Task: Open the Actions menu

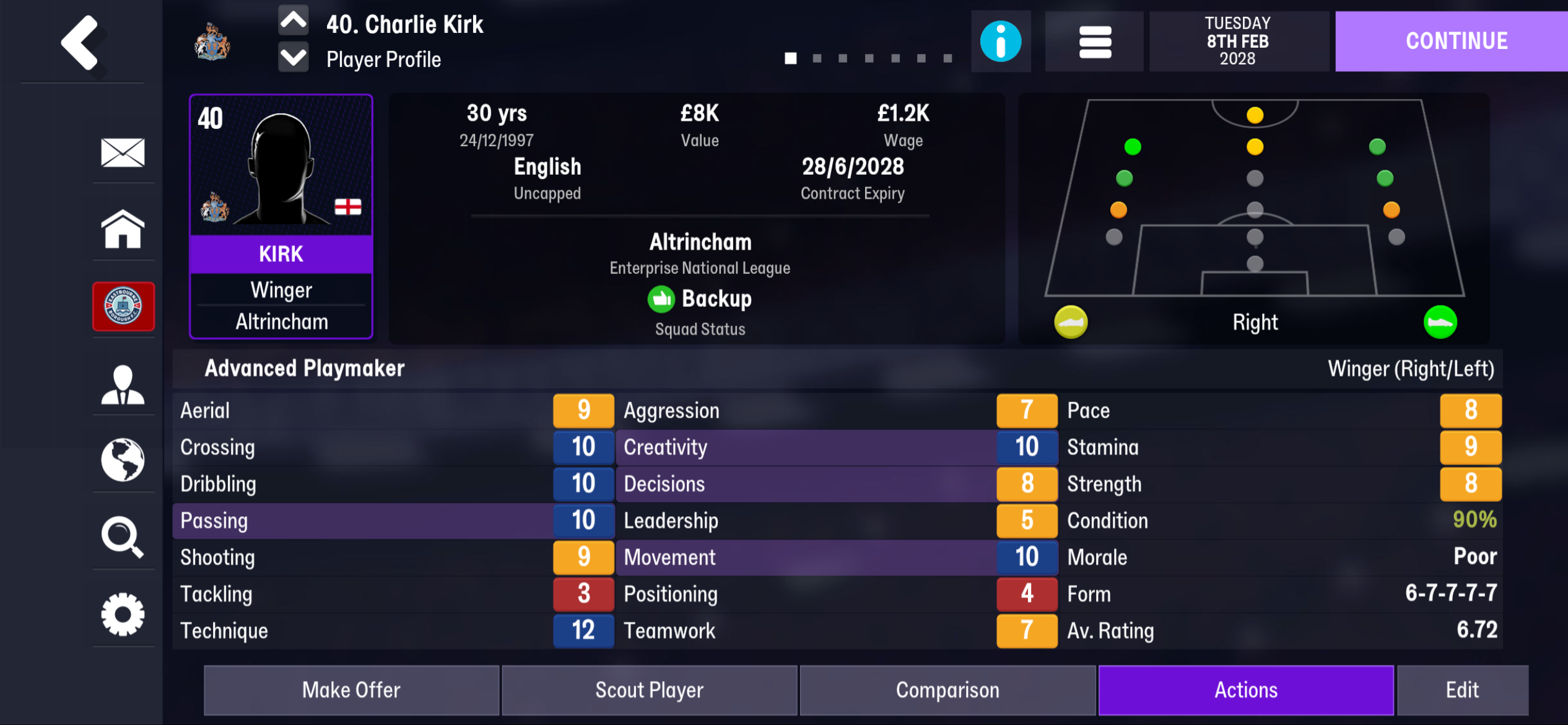Action: [1245, 690]
